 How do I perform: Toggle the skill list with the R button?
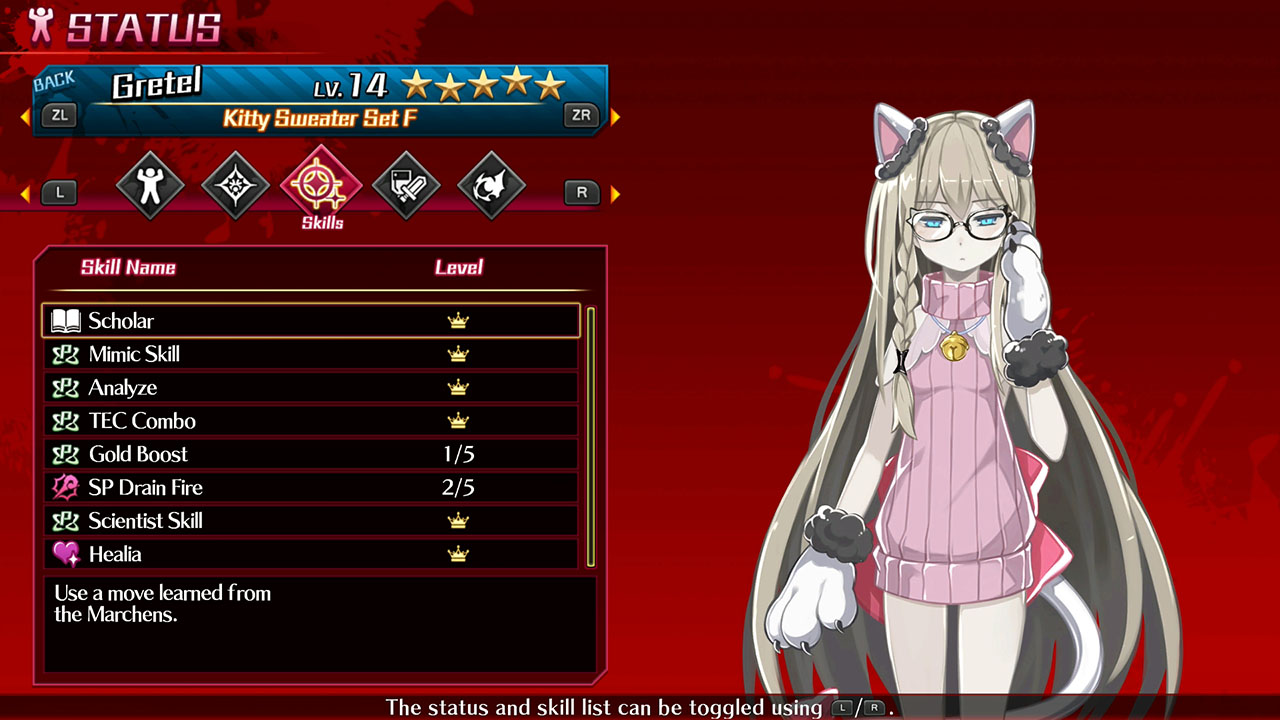[581, 192]
